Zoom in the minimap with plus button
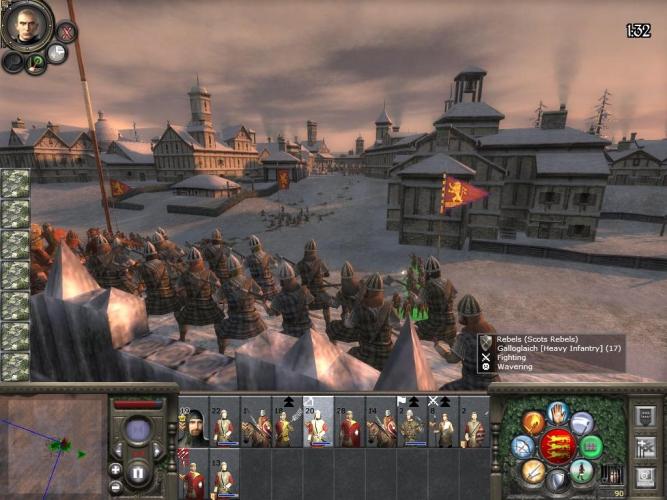This screenshot has height=500, width=667. click(116, 469)
